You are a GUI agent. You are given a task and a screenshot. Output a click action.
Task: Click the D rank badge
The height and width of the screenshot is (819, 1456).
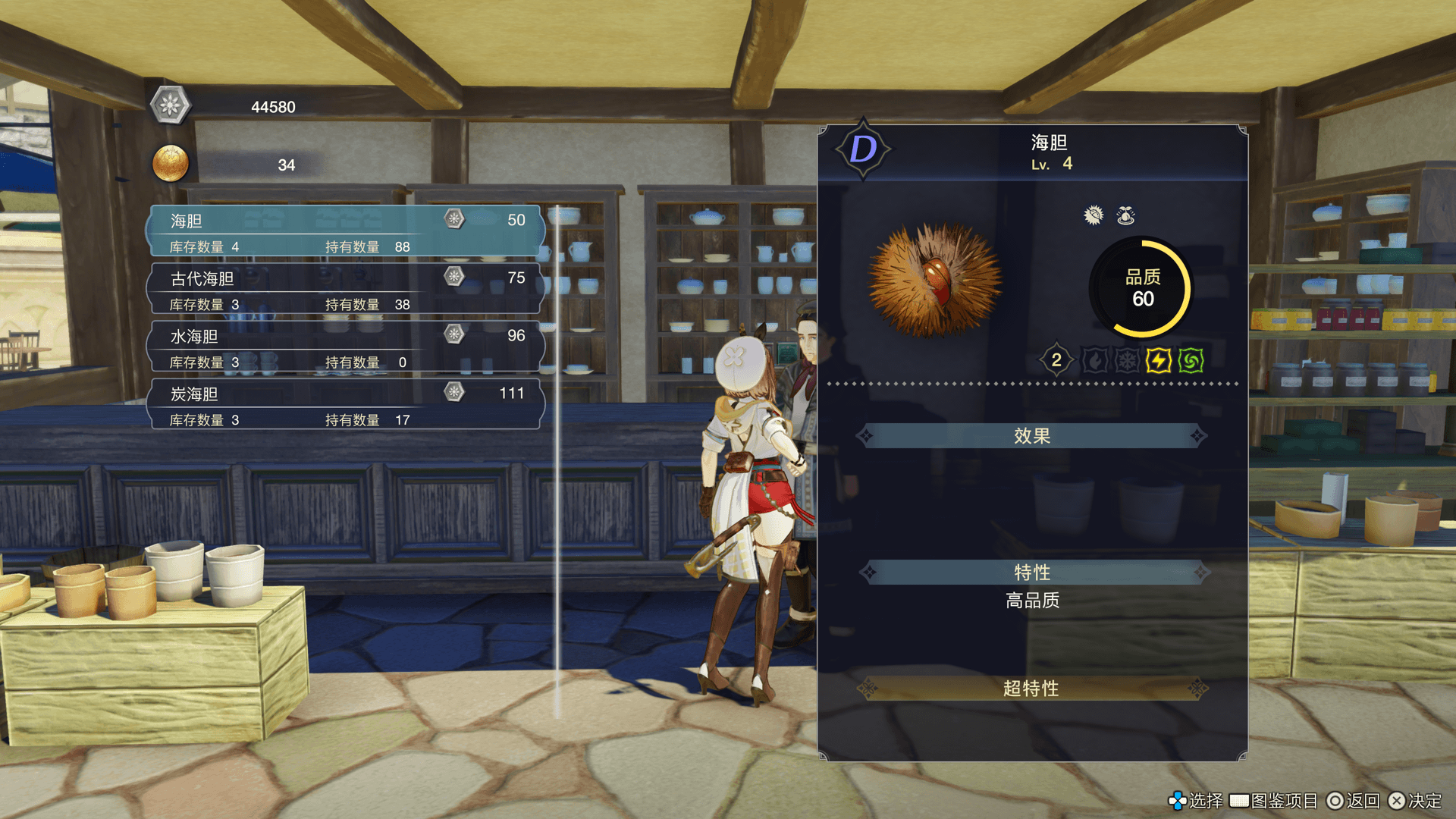pos(863,149)
